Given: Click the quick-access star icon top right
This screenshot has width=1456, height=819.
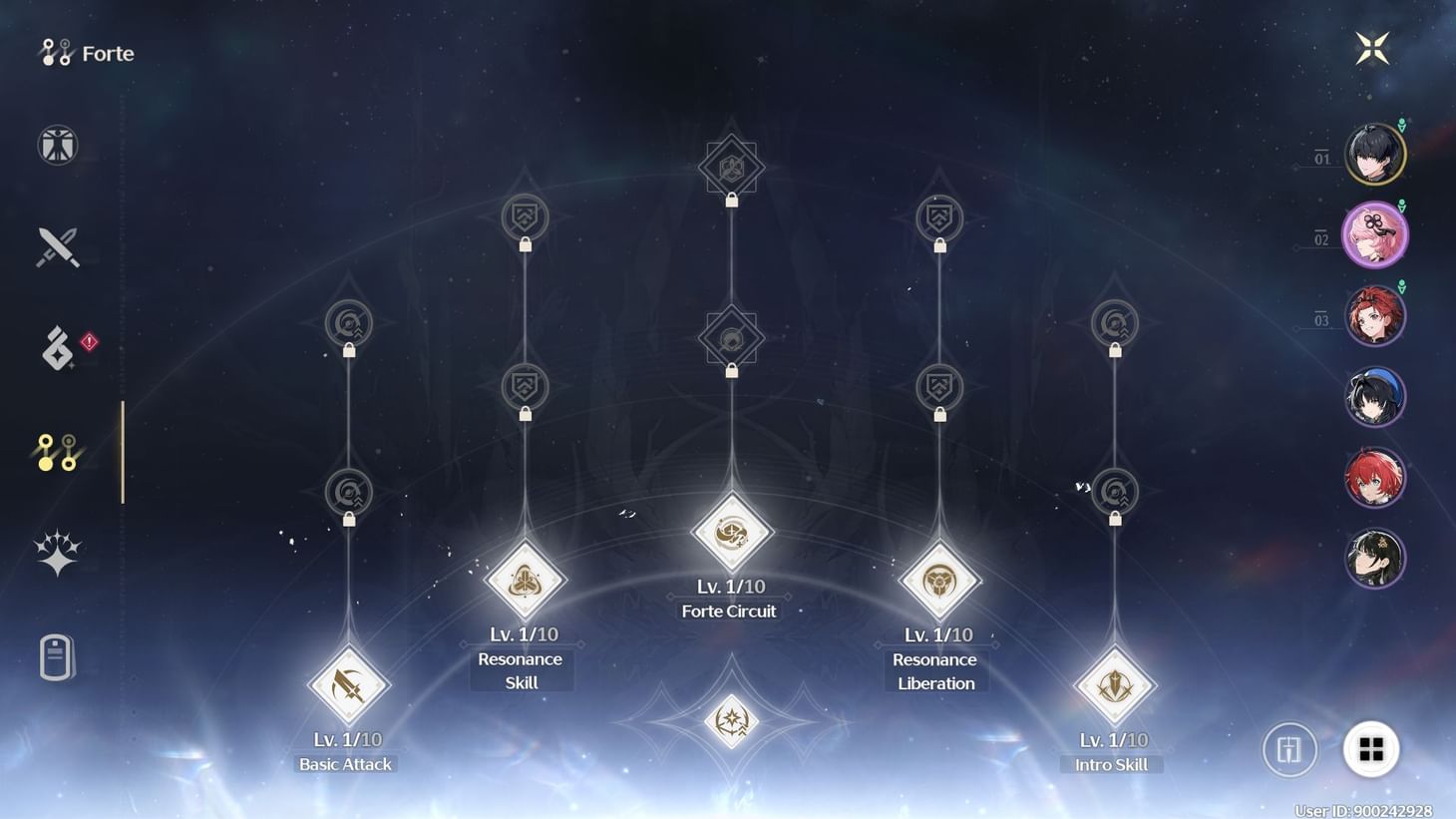Looking at the screenshot, I should (1373, 46).
